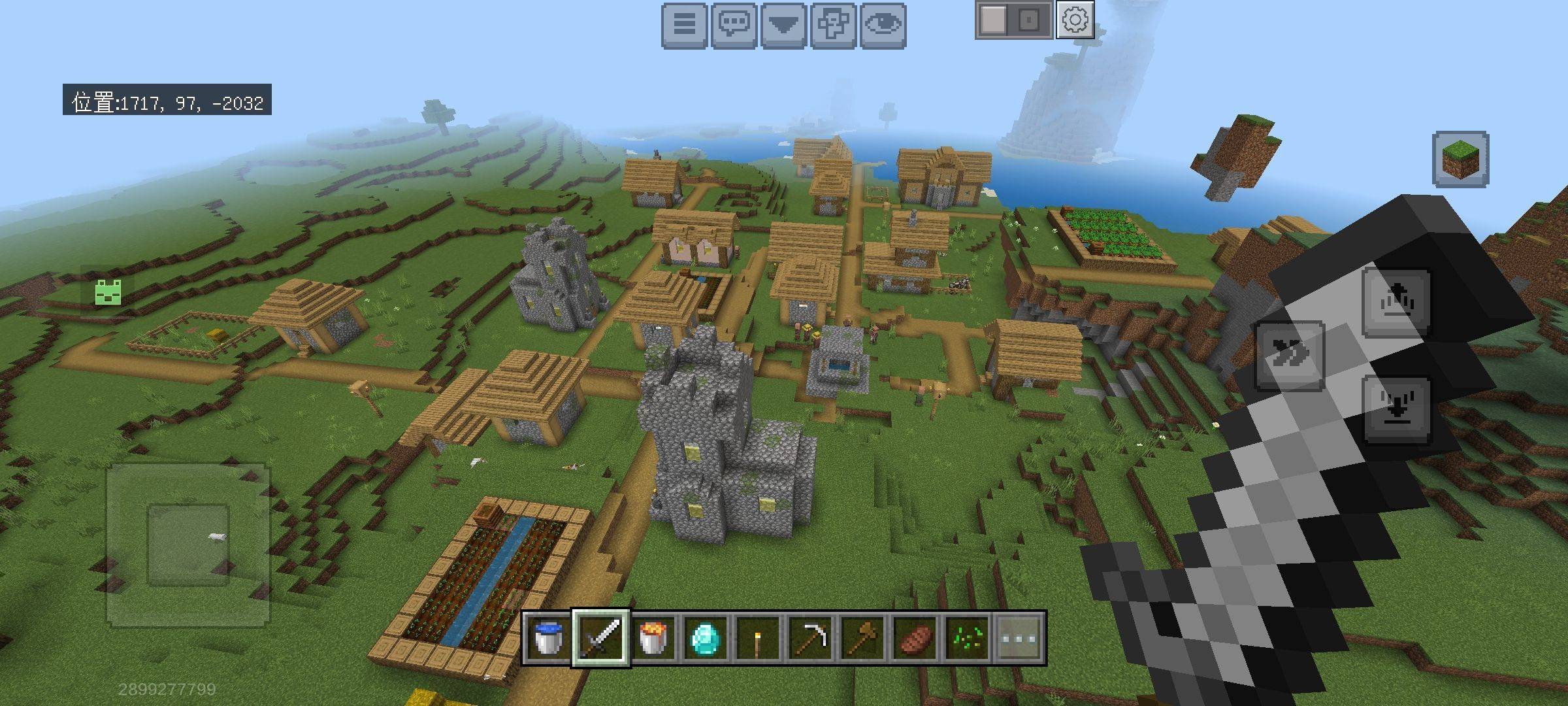Select the iron sword hotbar slot
Viewport: 1568px width, 706px height.
[601, 637]
